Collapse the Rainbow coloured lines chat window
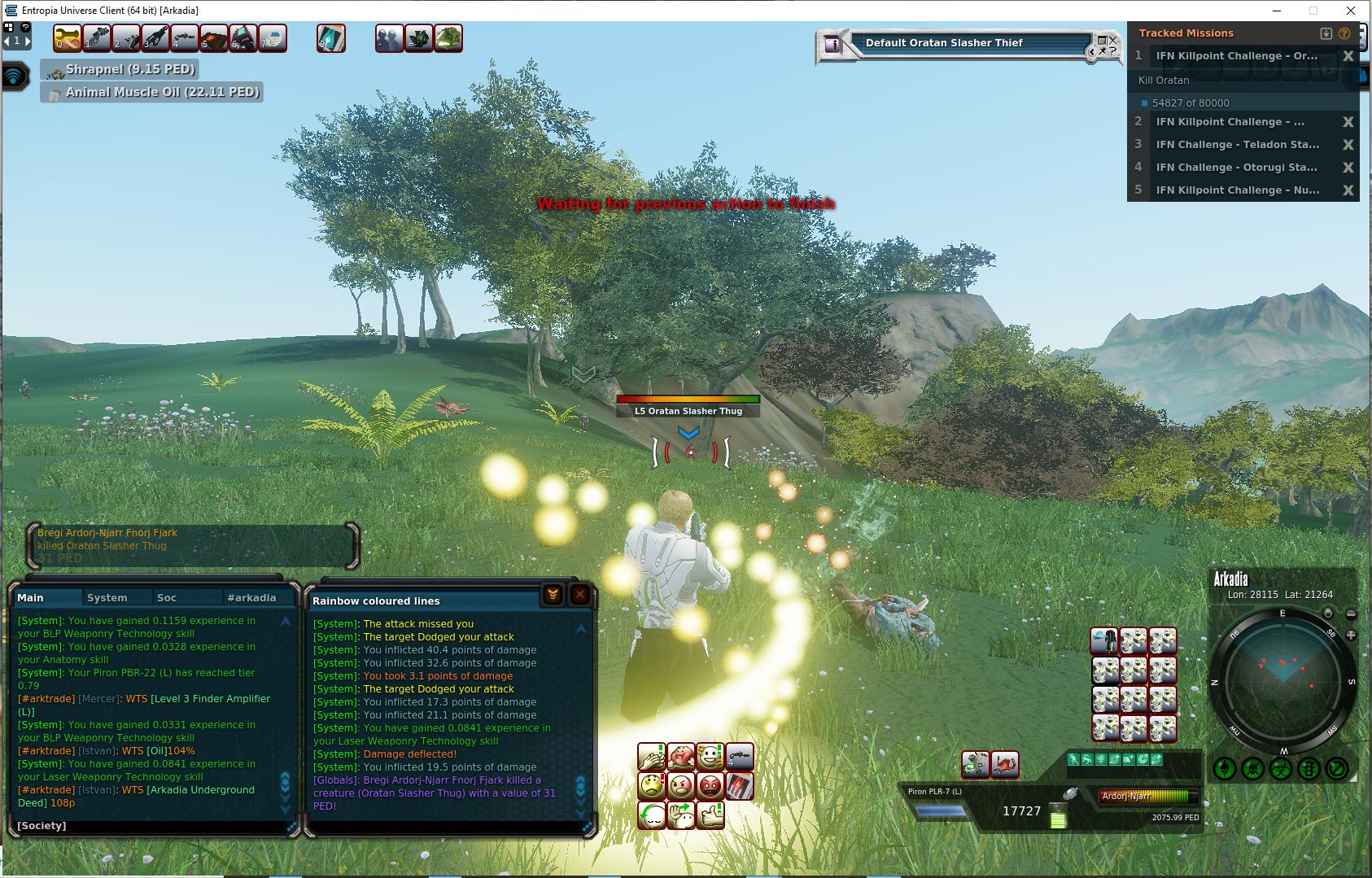Screen dimensions: 1372x878 553,595
